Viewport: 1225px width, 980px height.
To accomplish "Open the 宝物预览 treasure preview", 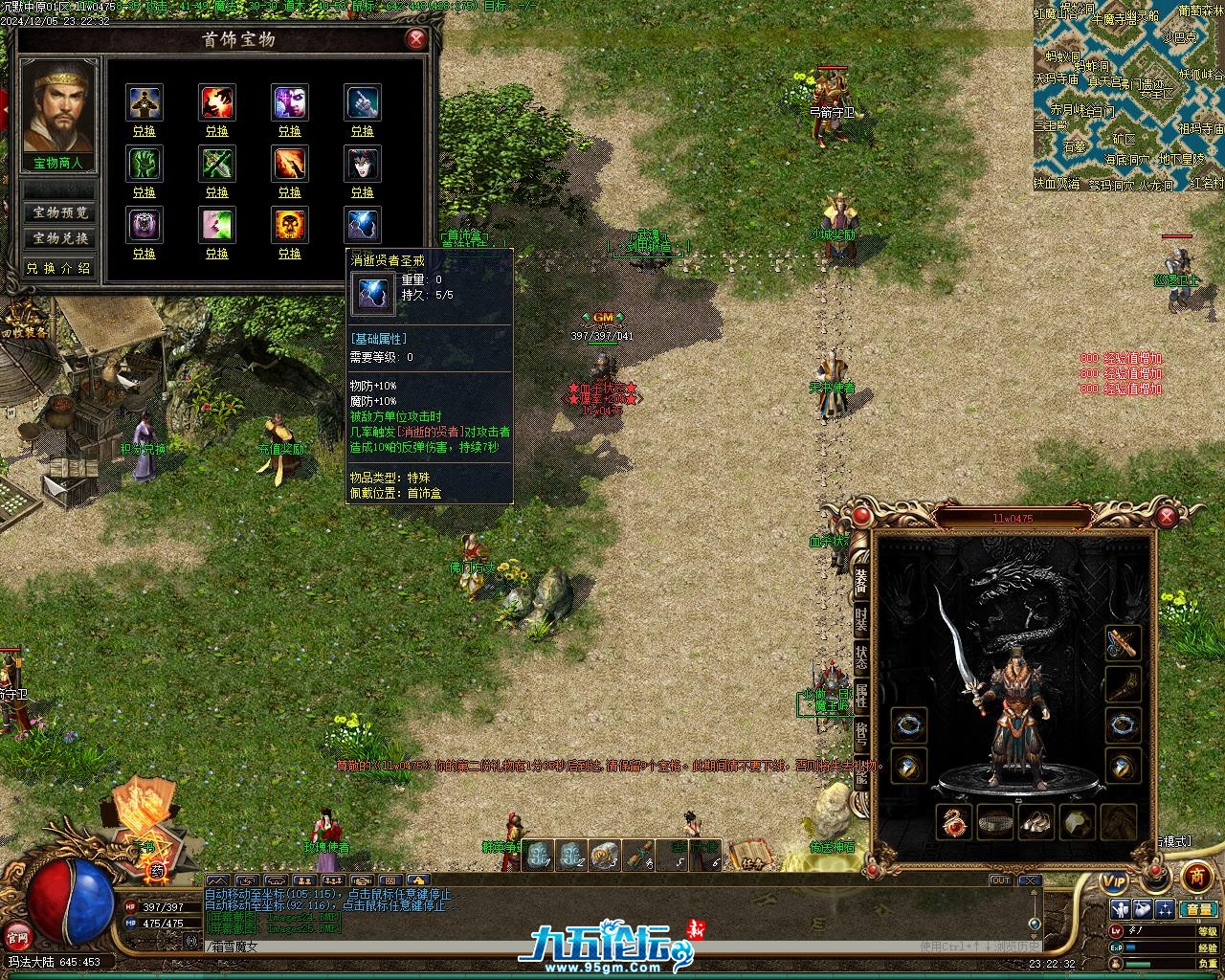I will coord(60,212).
